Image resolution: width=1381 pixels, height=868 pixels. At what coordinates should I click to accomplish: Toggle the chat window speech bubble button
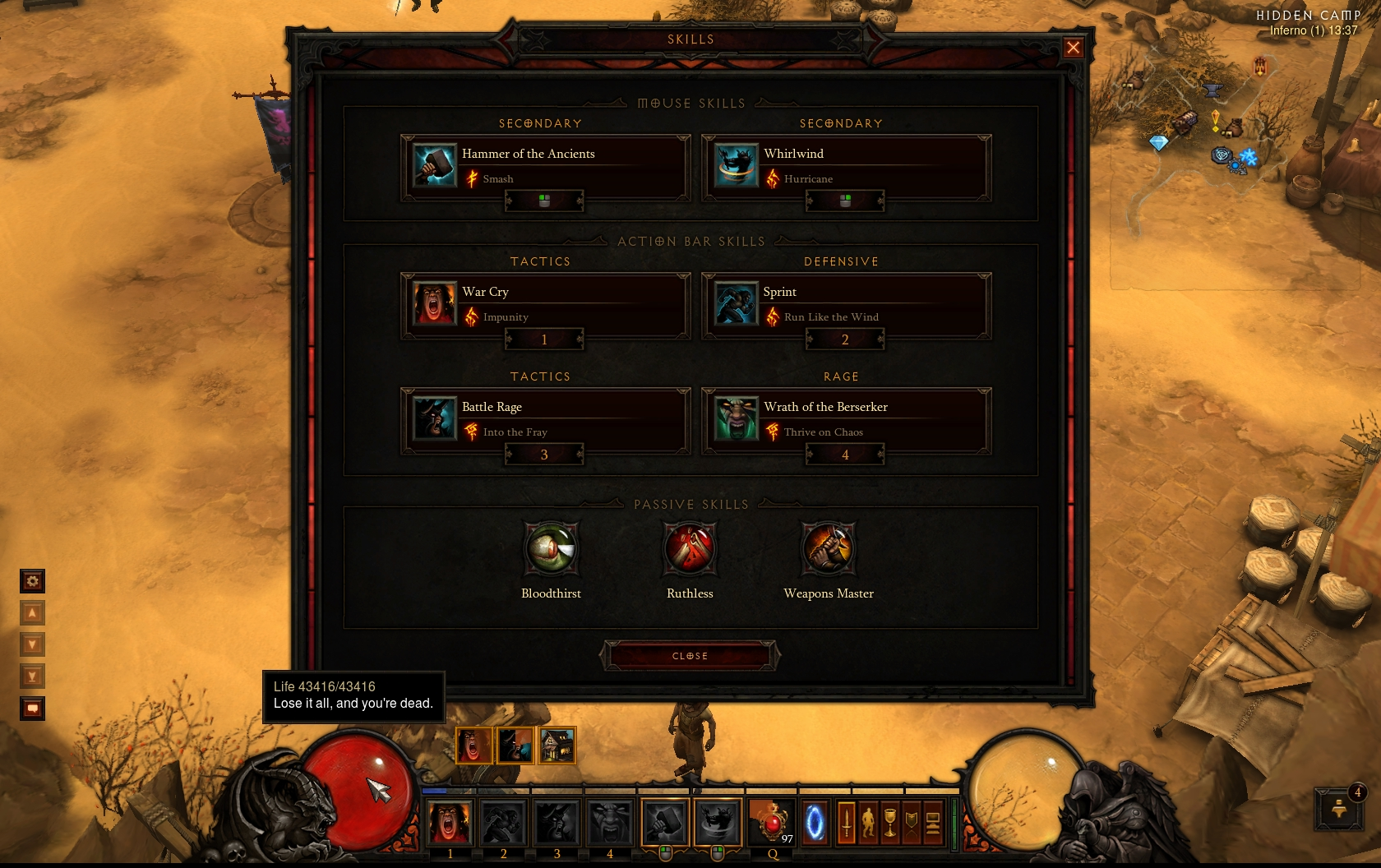[x=32, y=708]
